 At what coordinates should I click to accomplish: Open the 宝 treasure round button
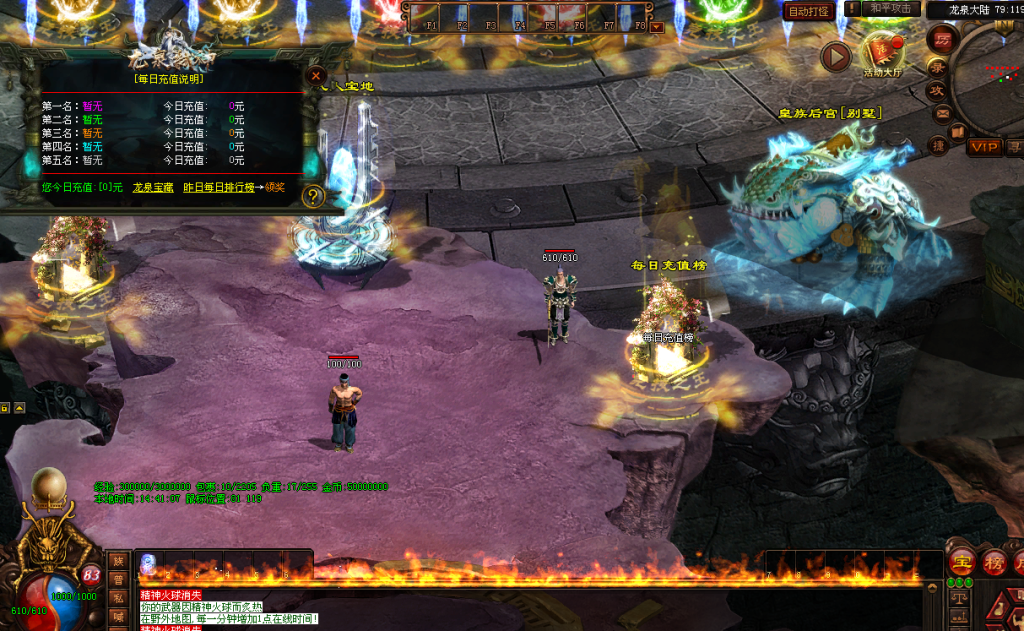pyautogui.click(x=962, y=563)
